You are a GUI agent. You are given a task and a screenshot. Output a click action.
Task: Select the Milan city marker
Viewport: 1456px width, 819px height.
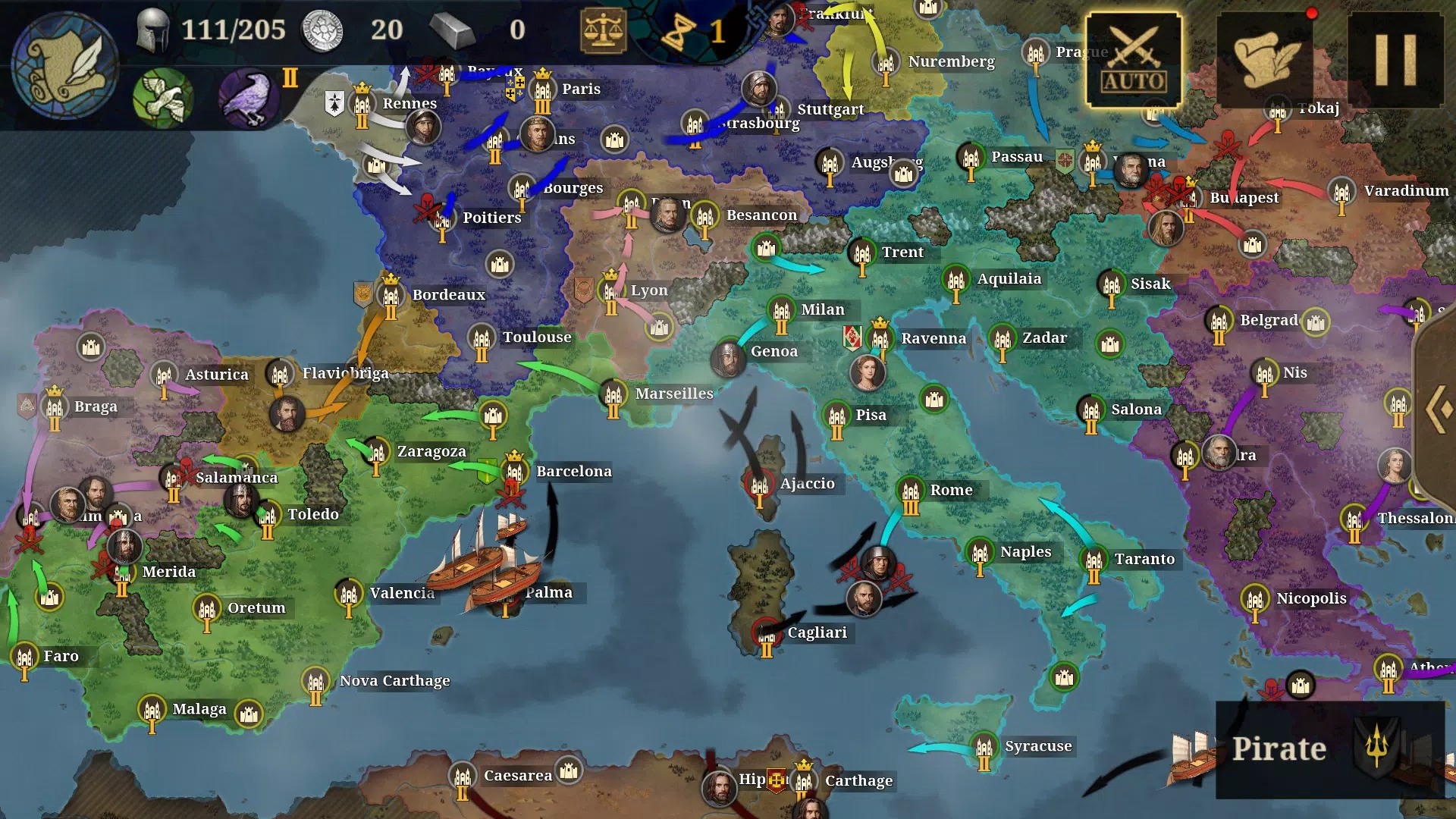782,311
